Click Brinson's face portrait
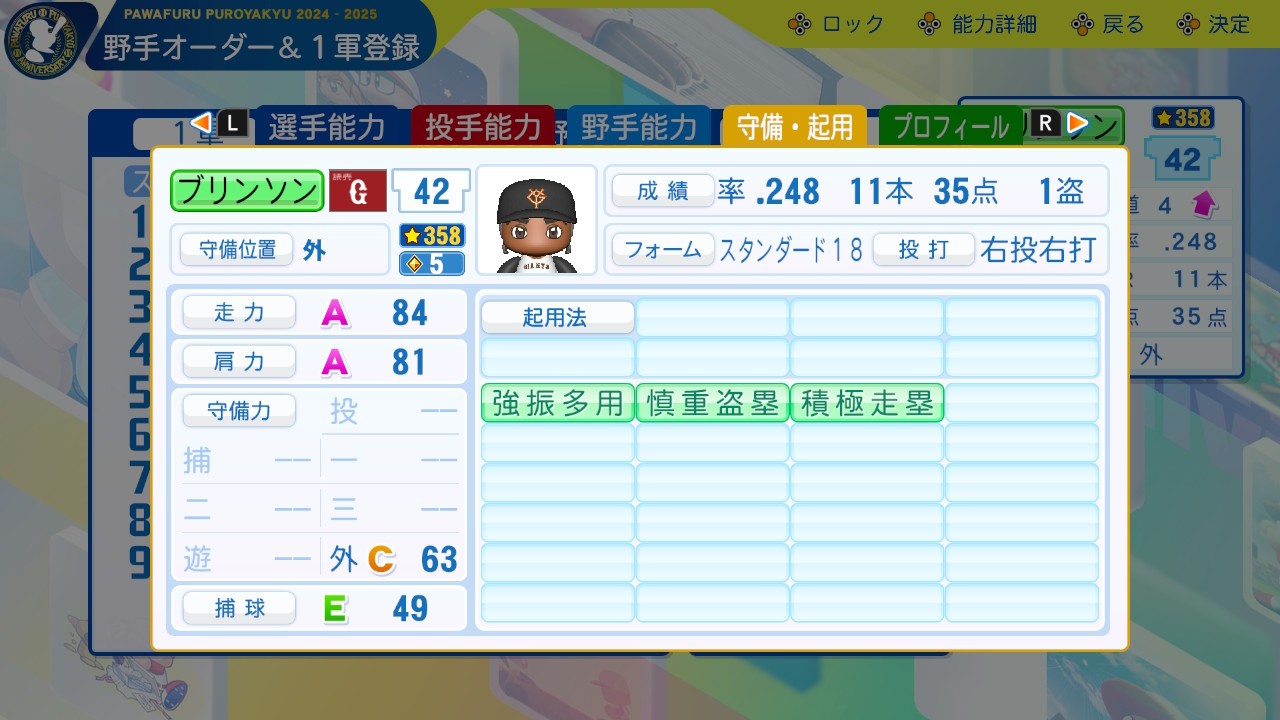The width and height of the screenshot is (1280, 720). [537, 218]
